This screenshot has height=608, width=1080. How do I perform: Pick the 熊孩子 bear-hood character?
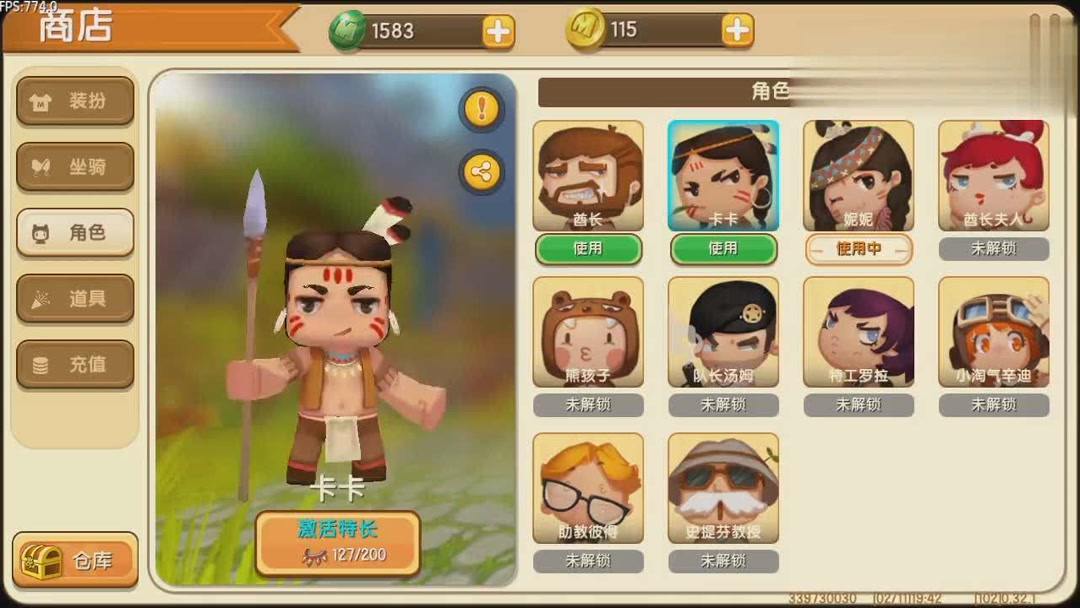[x=588, y=332]
